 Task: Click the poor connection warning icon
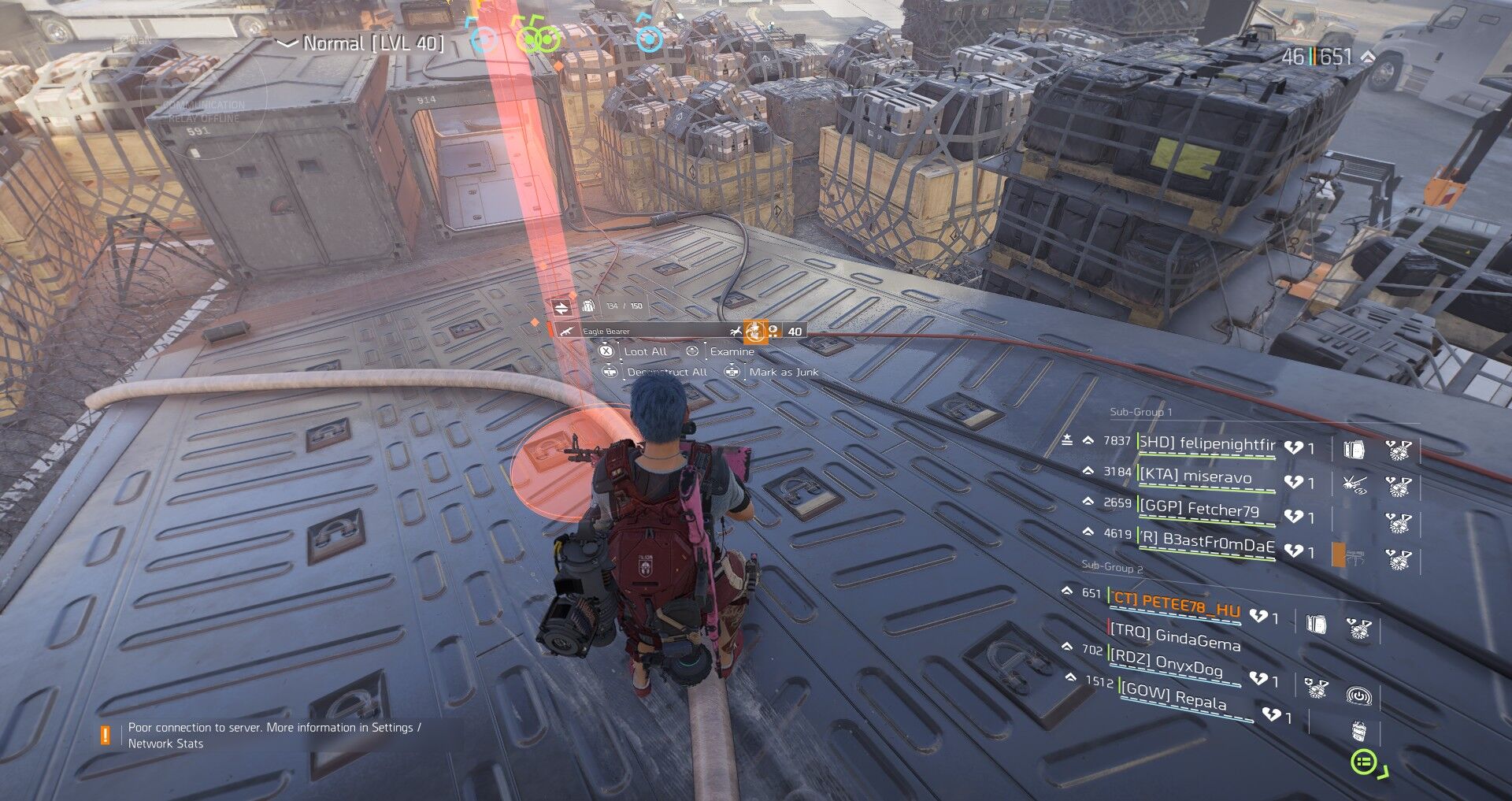click(105, 735)
